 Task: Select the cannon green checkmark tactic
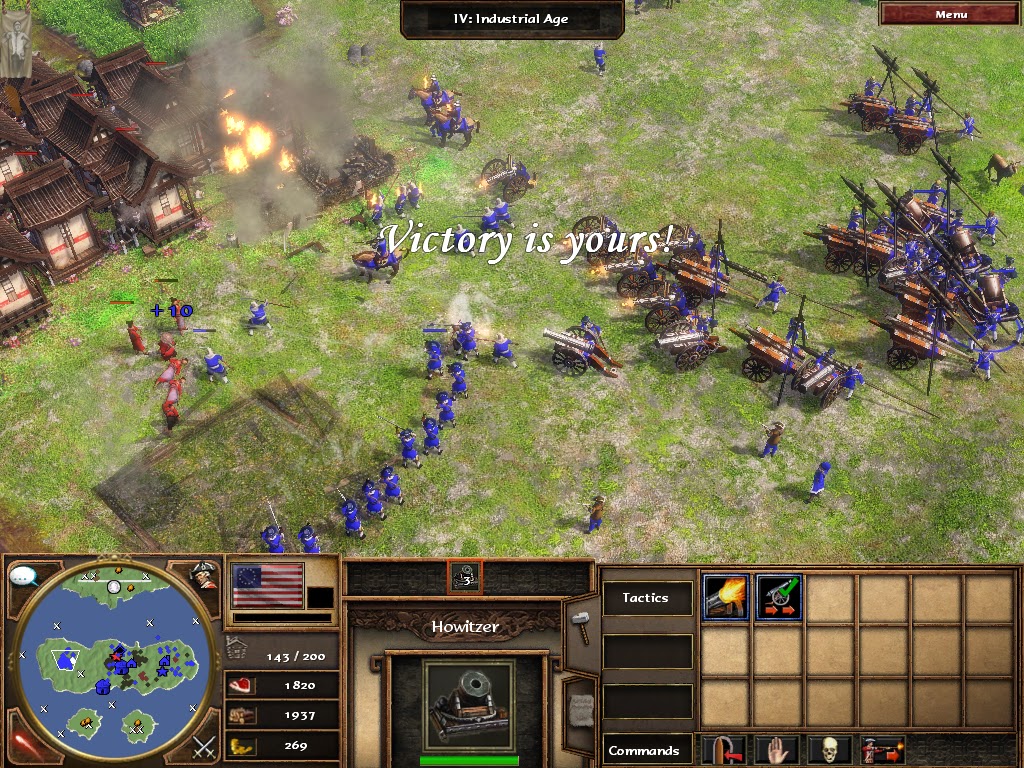(778, 598)
